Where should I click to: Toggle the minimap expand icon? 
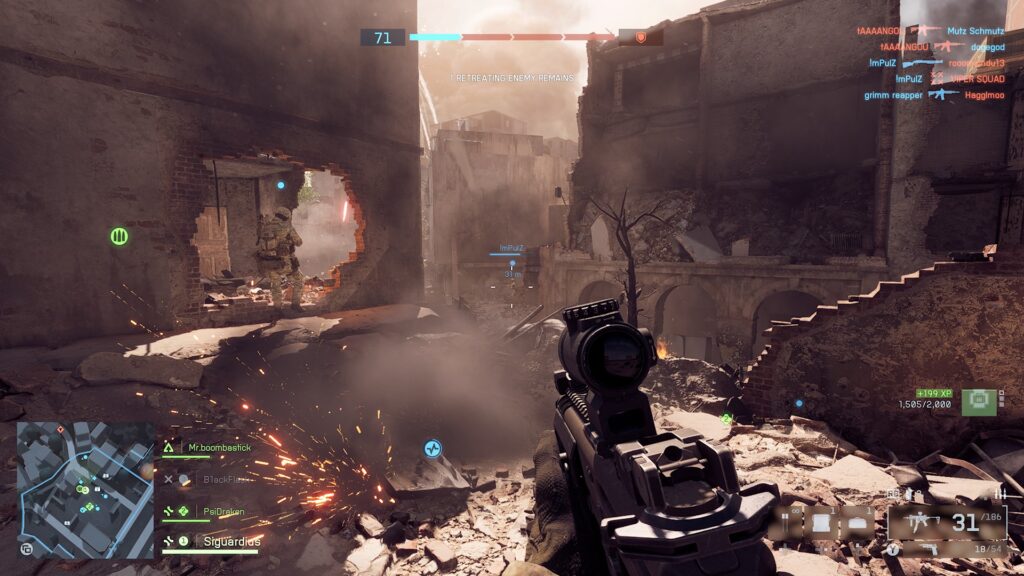point(25,548)
